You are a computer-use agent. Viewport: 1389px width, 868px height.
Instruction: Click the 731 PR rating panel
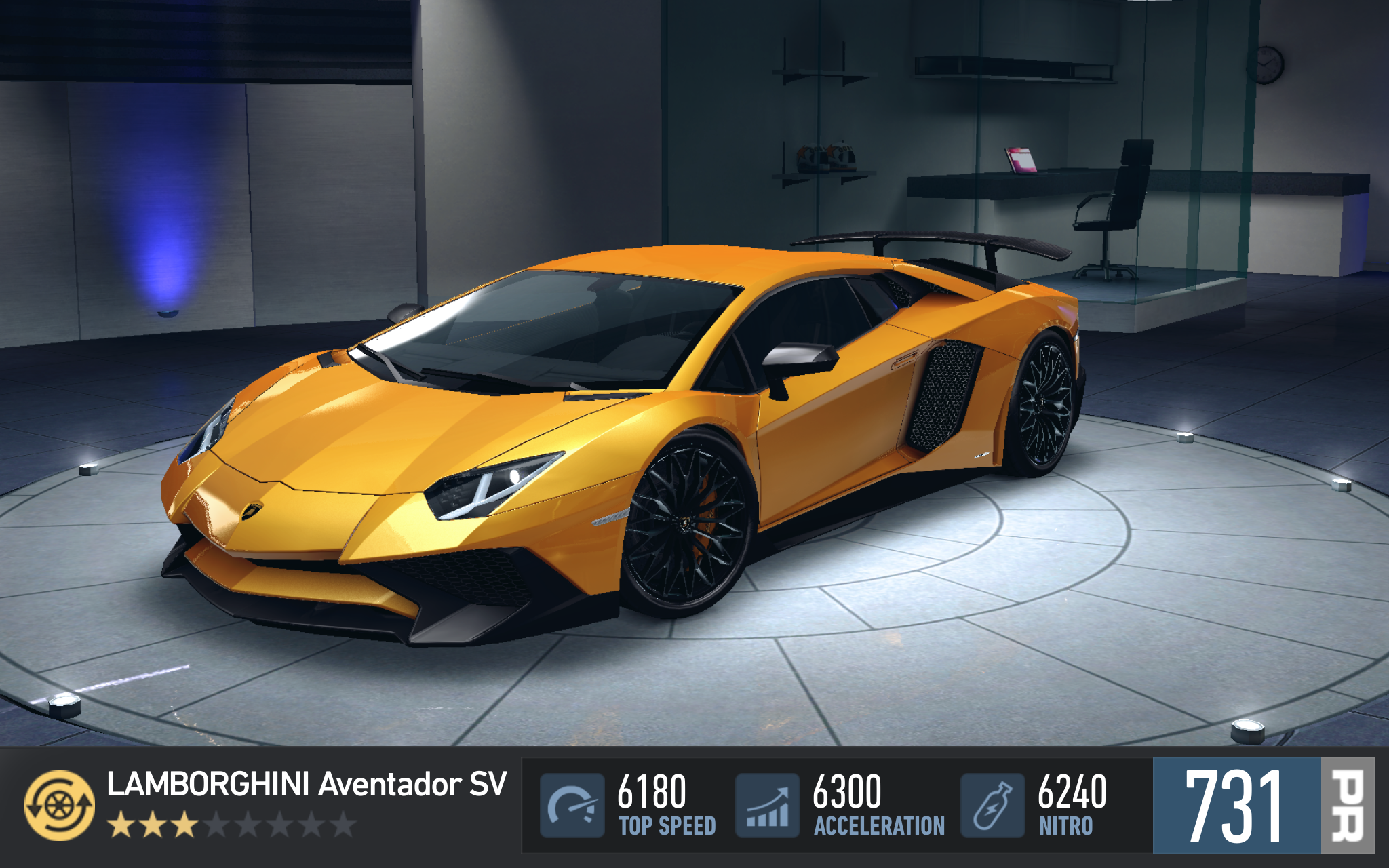tap(1263, 806)
